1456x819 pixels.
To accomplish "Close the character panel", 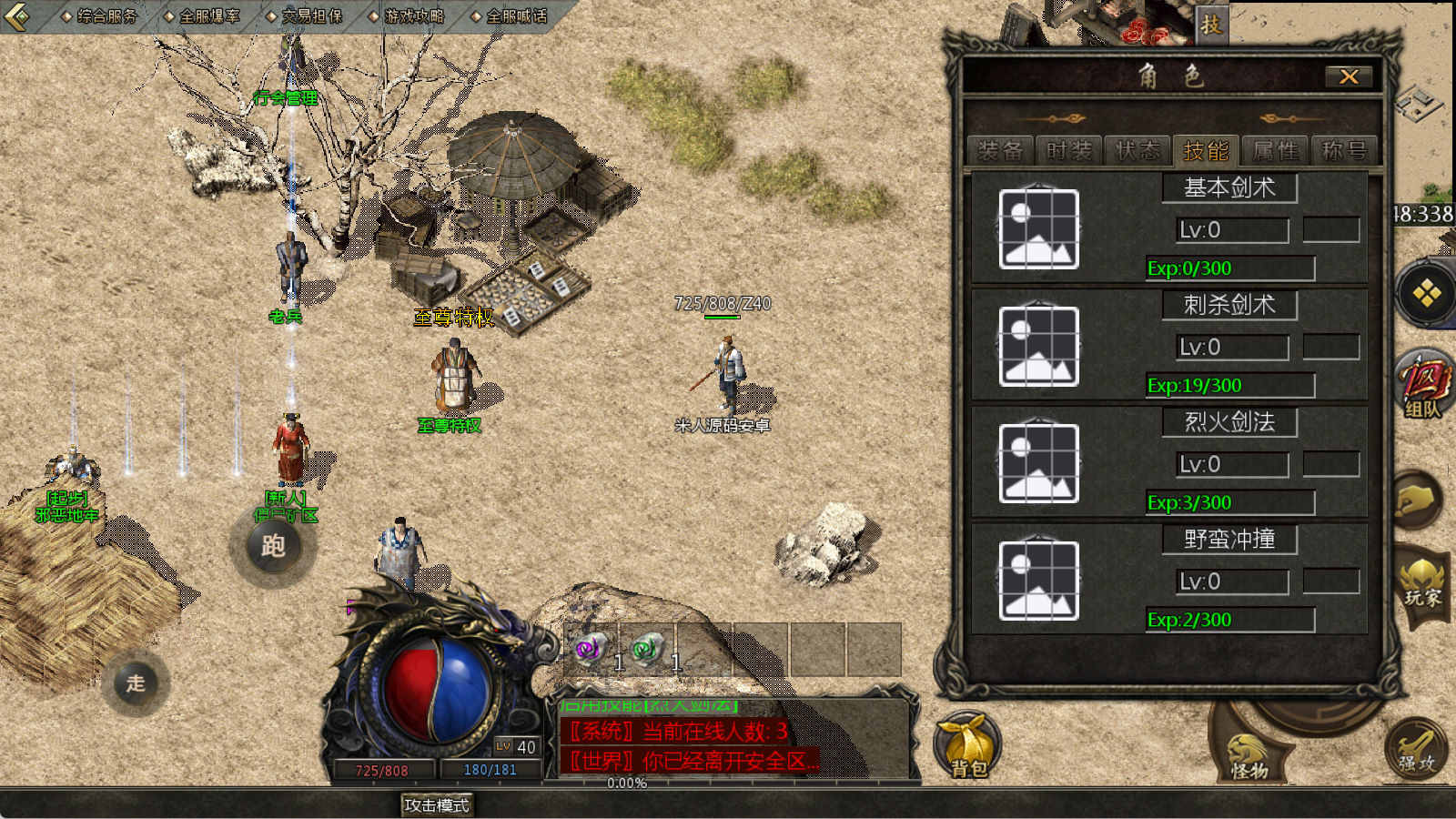I will click(x=1349, y=77).
